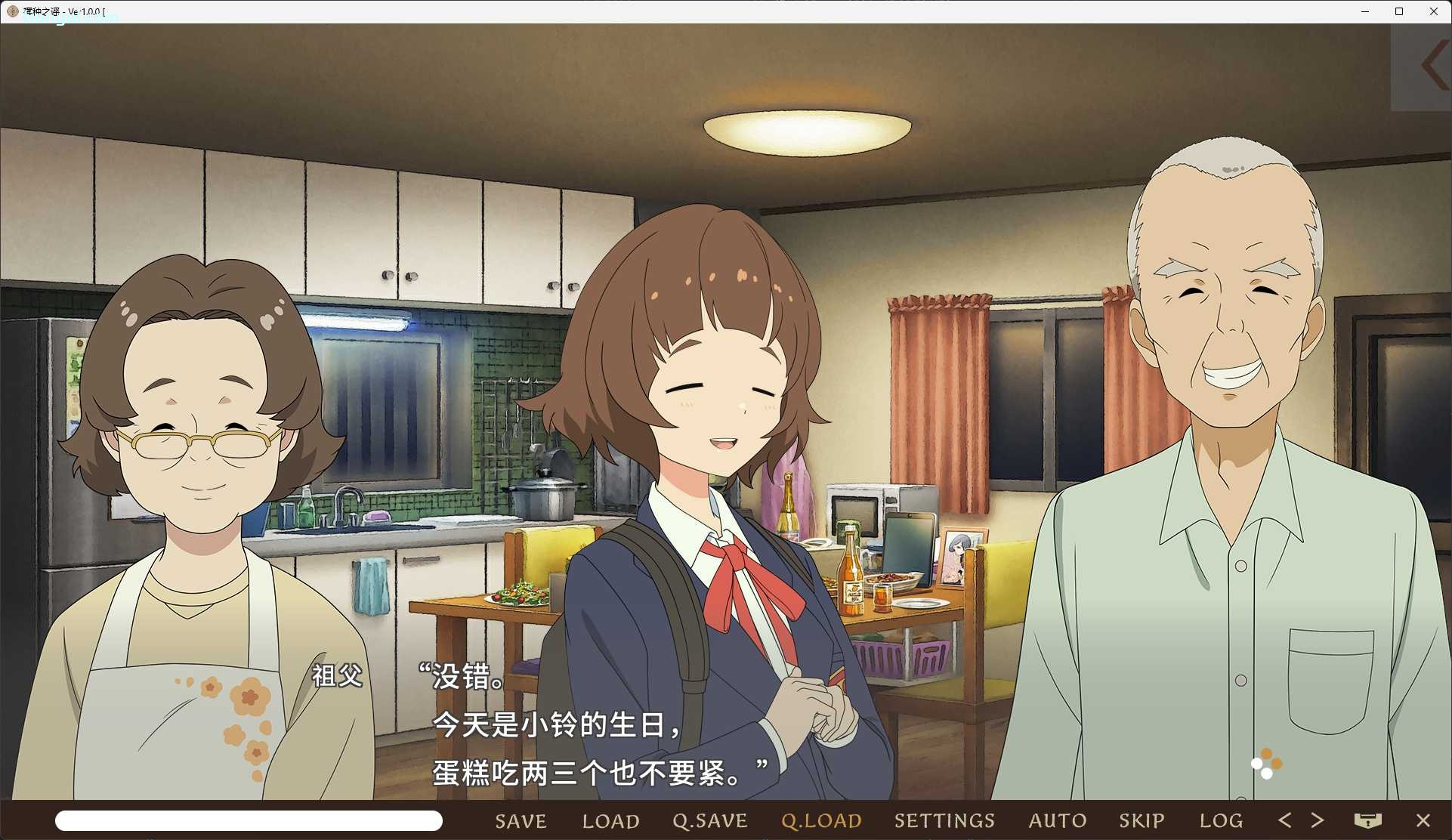Enable AUTO reading mode
1452x840 pixels.
1056,820
